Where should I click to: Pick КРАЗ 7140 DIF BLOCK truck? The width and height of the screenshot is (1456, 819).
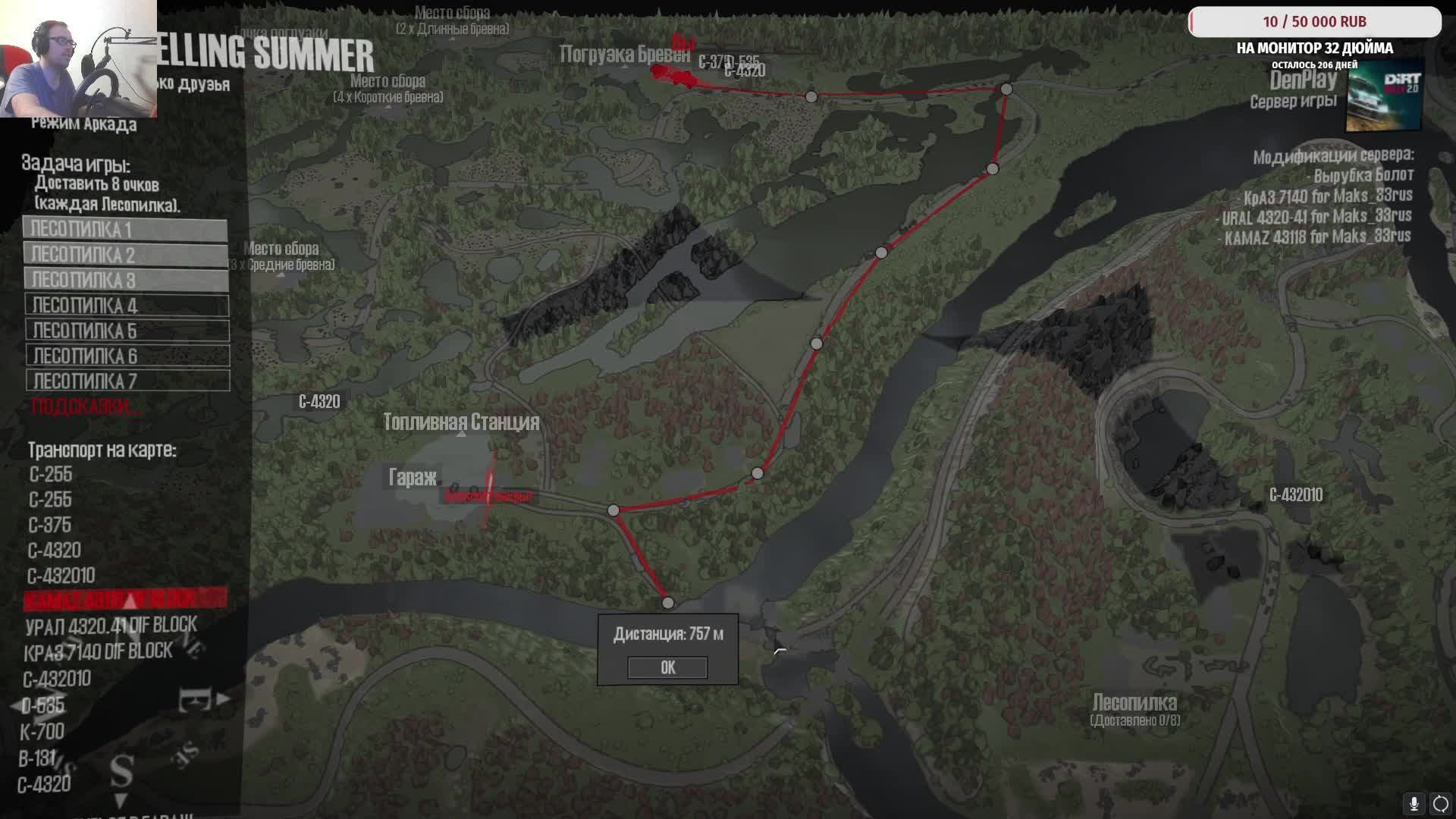click(98, 651)
